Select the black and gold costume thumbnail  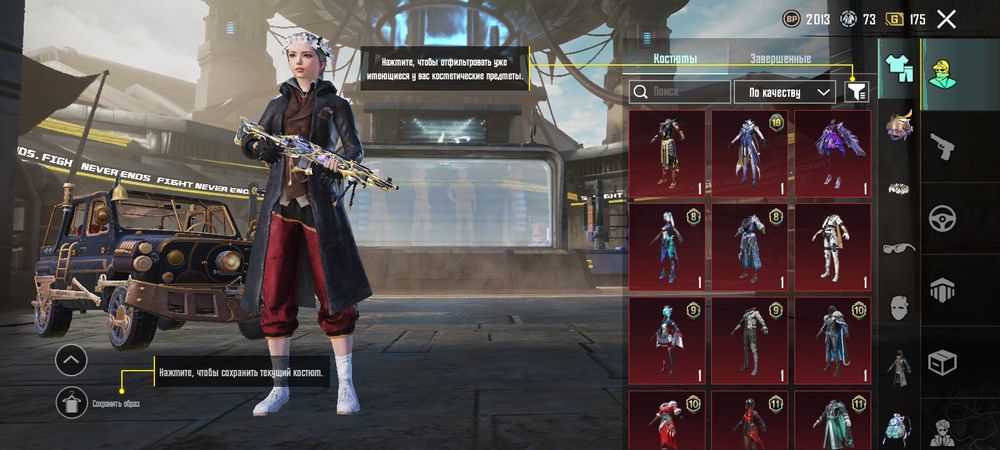[667, 152]
